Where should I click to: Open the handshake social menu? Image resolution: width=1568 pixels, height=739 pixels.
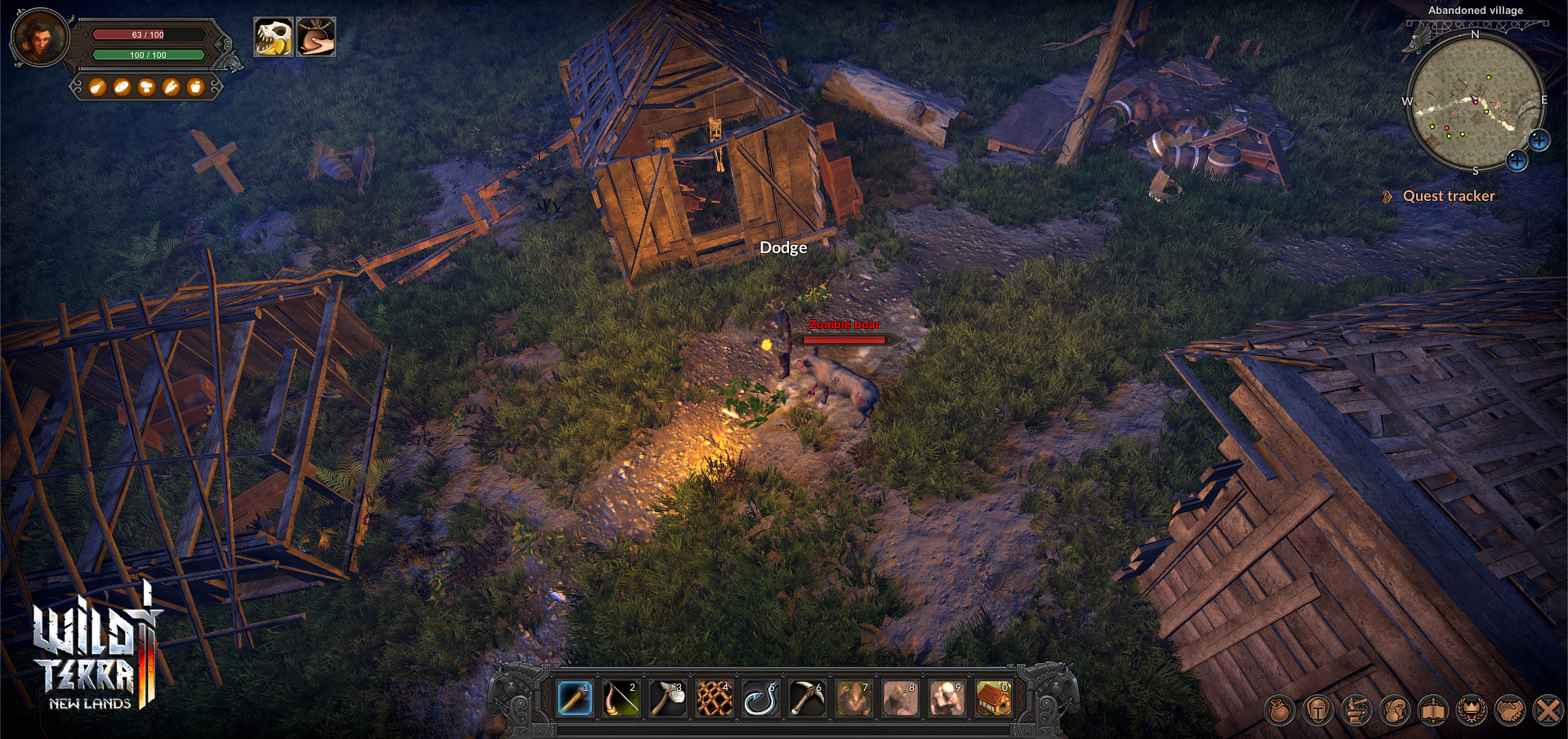[x=1510, y=710]
